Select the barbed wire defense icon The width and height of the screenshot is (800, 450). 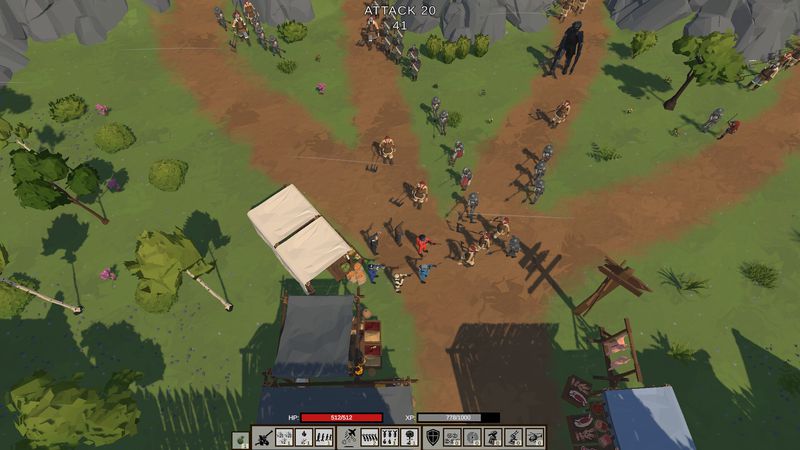pyautogui.click(x=451, y=437)
